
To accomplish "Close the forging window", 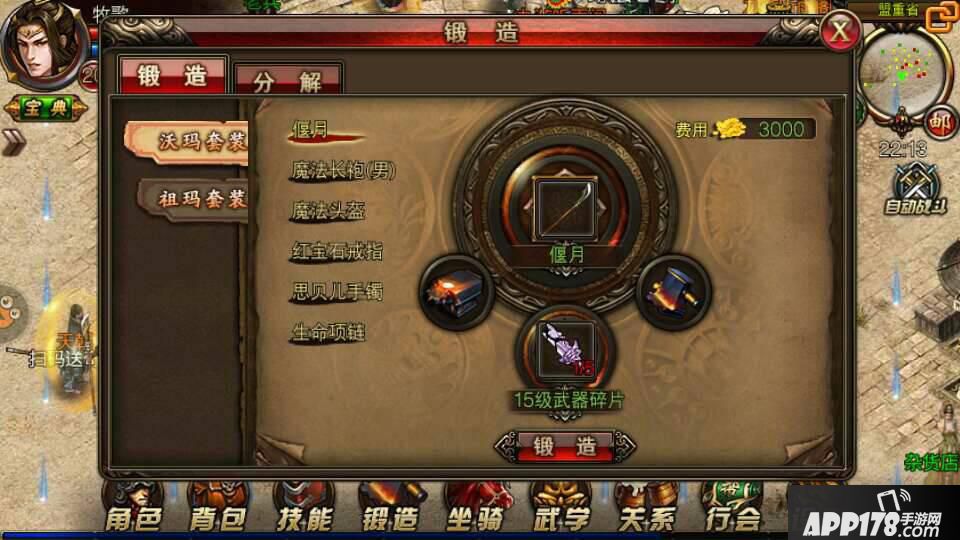I will coord(841,33).
